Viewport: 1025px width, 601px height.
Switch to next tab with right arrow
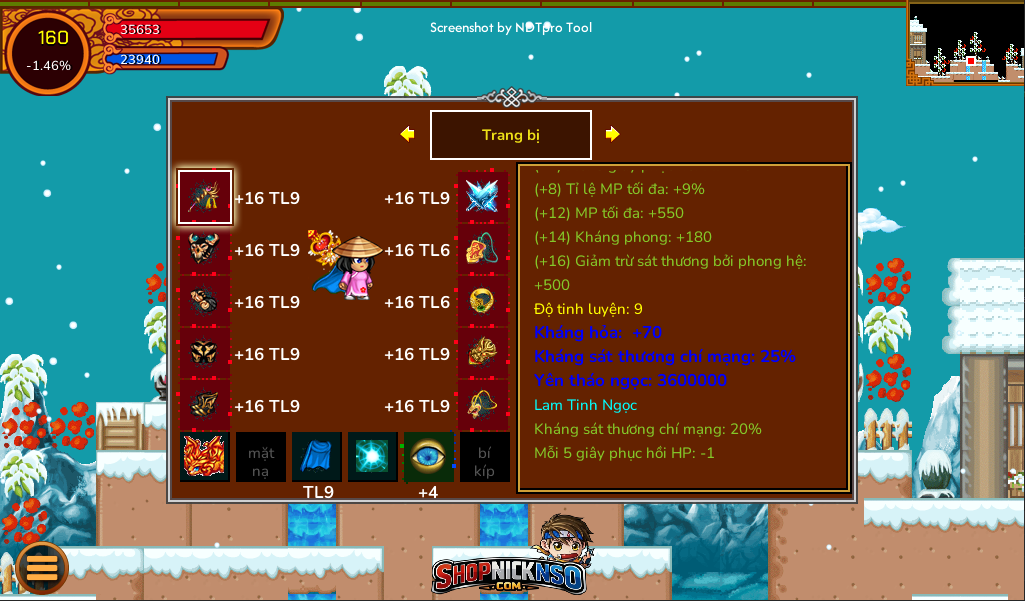pos(613,134)
